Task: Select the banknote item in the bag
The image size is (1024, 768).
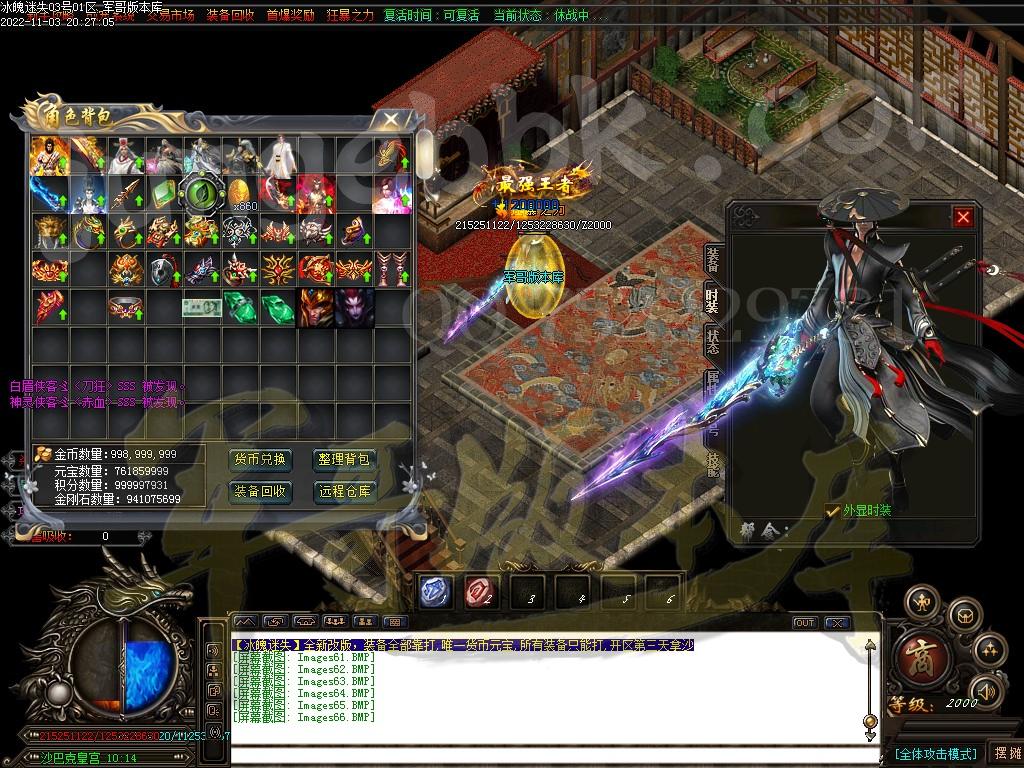Action: point(200,307)
